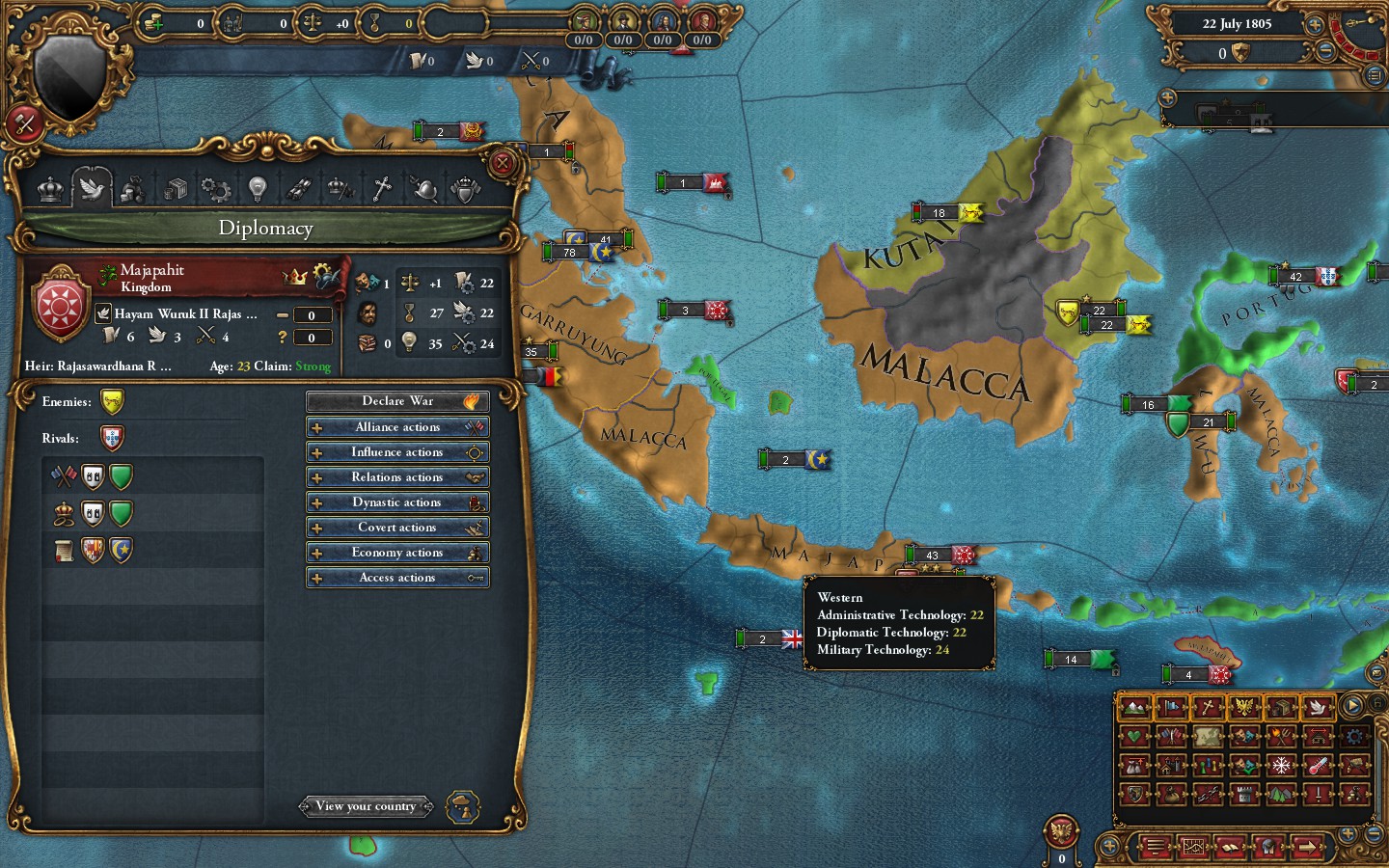Expand the Alliance actions section
This screenshot has height=868, width=1389.
click(397, 426)
